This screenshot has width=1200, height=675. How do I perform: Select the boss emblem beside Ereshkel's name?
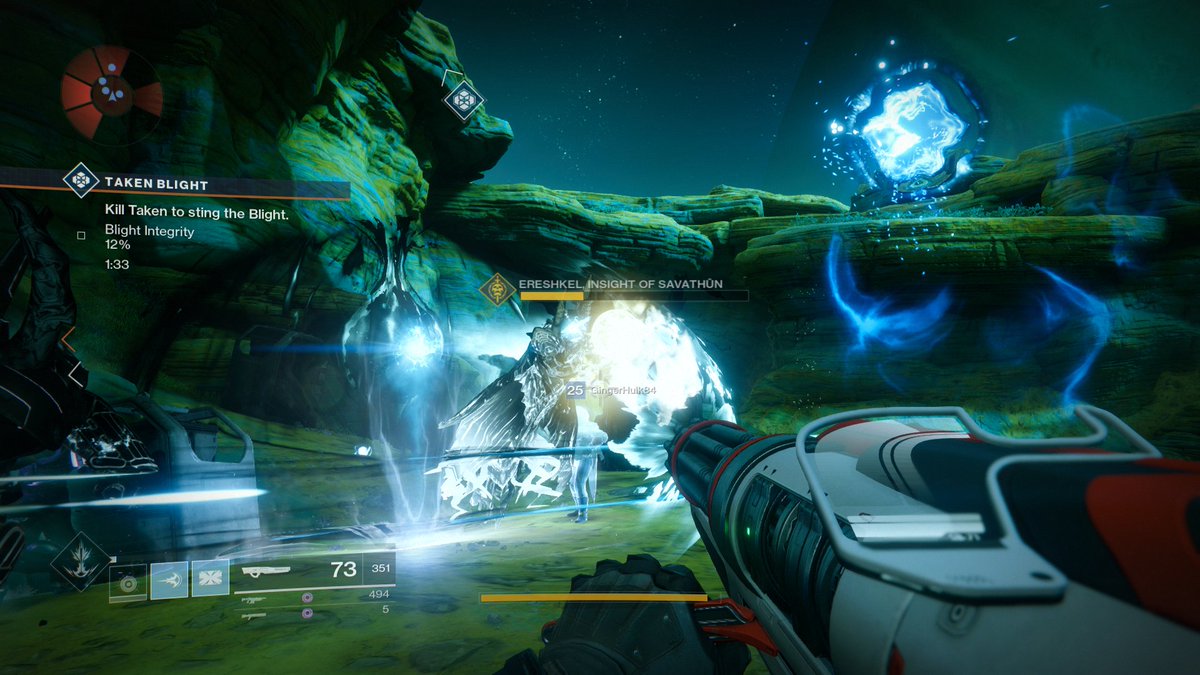click(497, 289)
